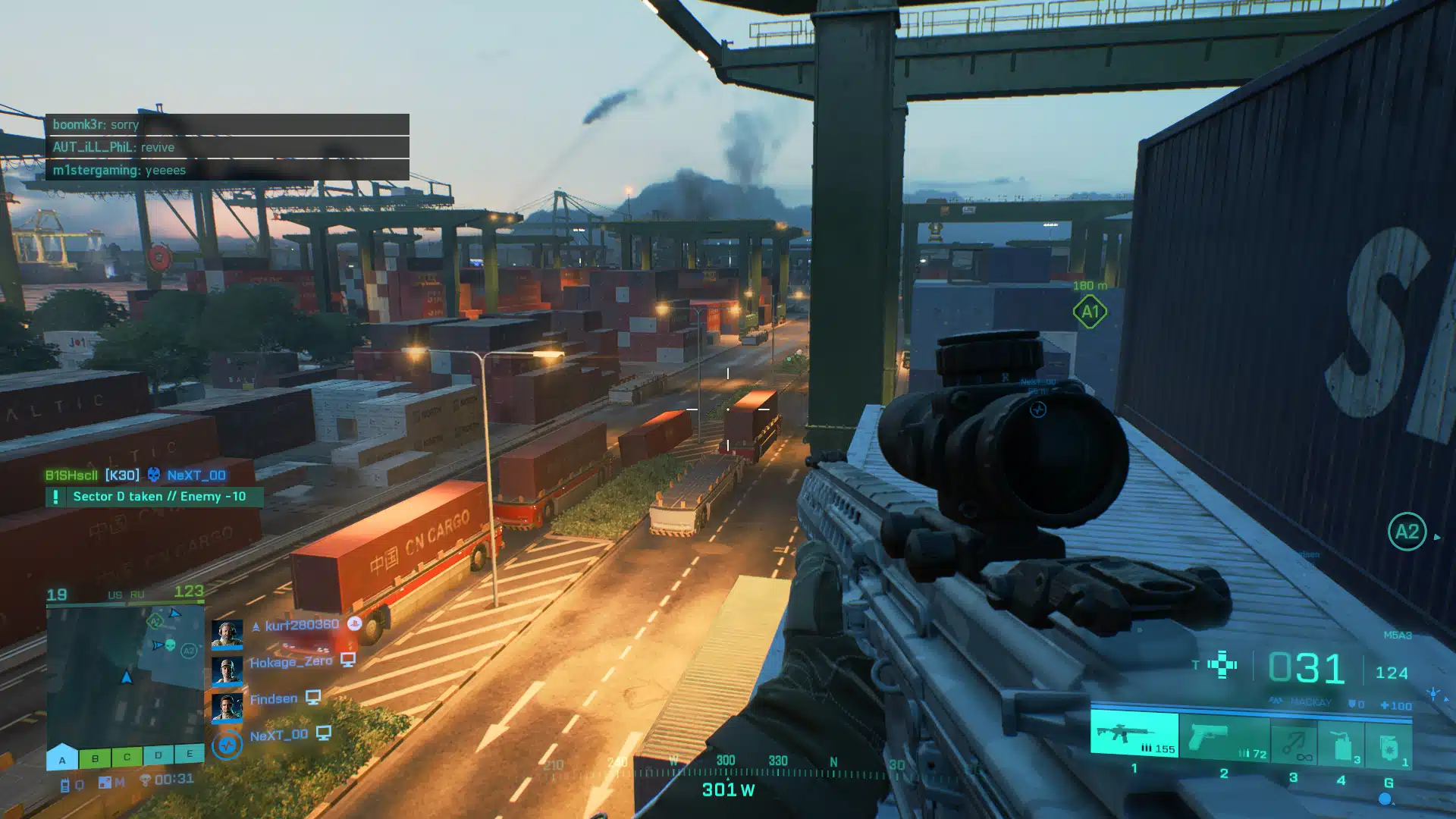
Task: Select the sector D indicator
Action: click(158, 755)
